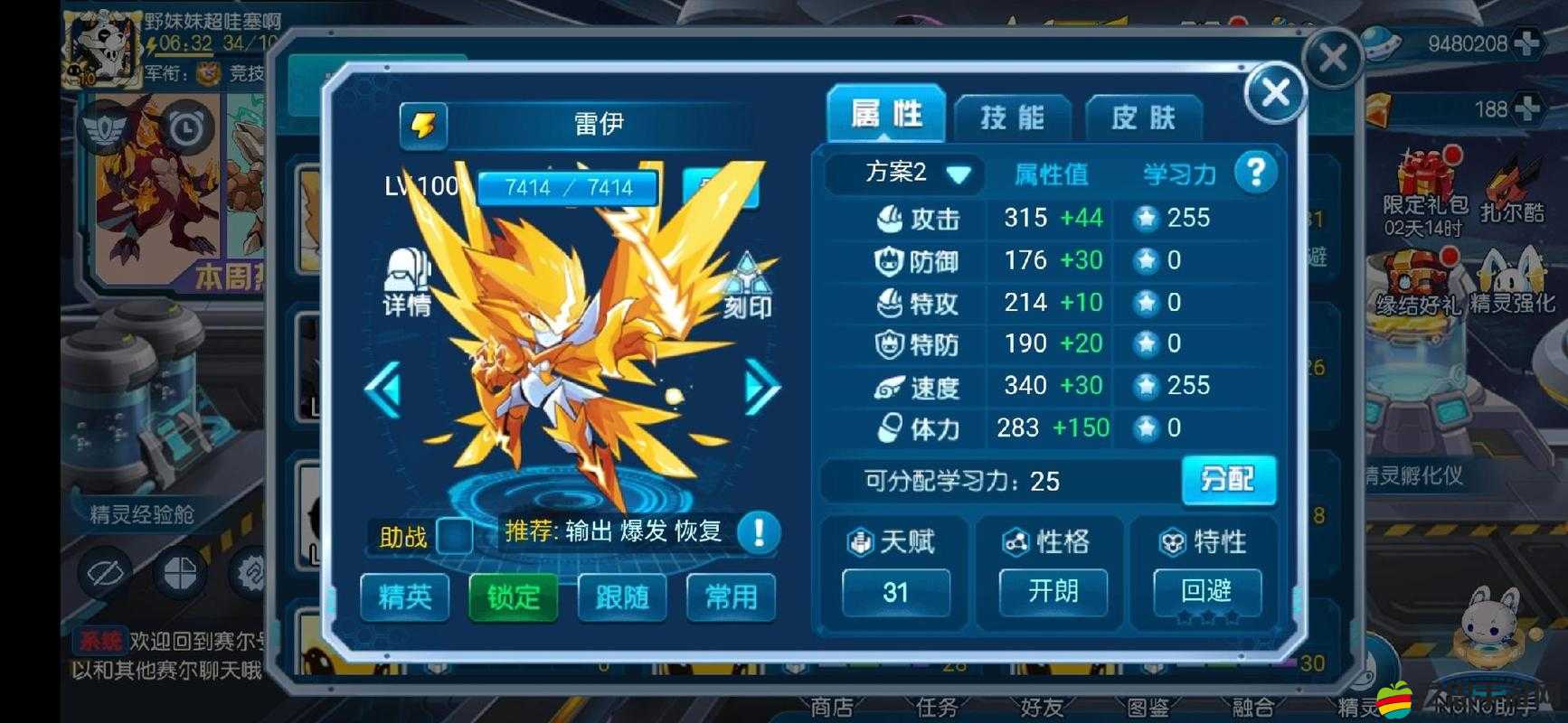Switch to the 技能 skills tab
This screenshot has width=1568, height=723.
(x=1012, y=117)
